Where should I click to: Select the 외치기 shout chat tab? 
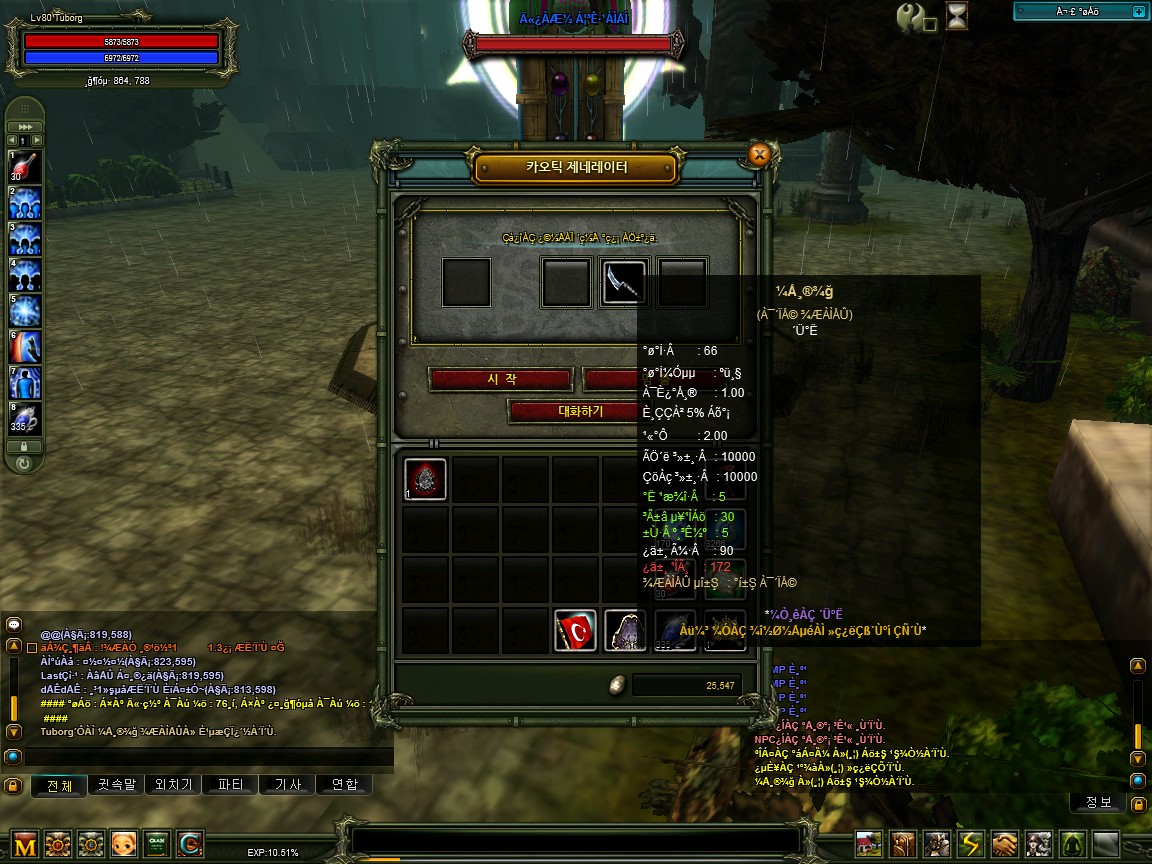pyautogui.click(x=174, y=785)
